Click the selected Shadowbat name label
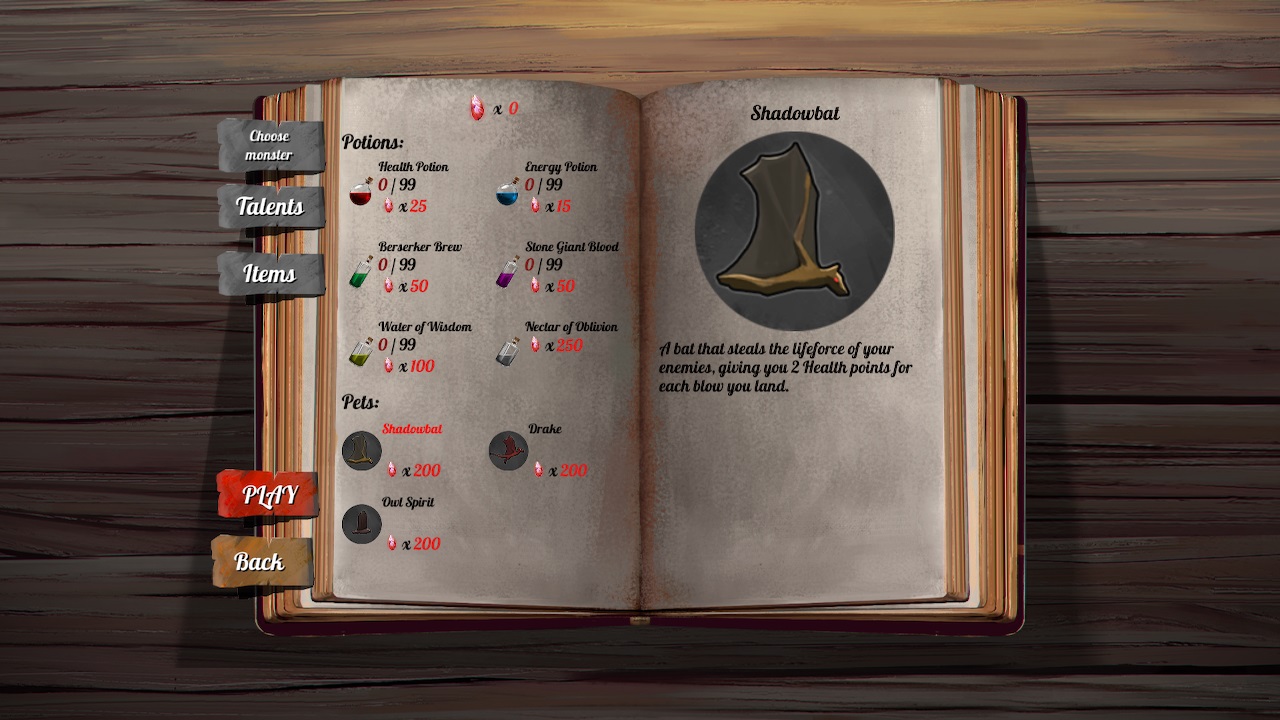The image size is (1280, 720). [414, 429]
